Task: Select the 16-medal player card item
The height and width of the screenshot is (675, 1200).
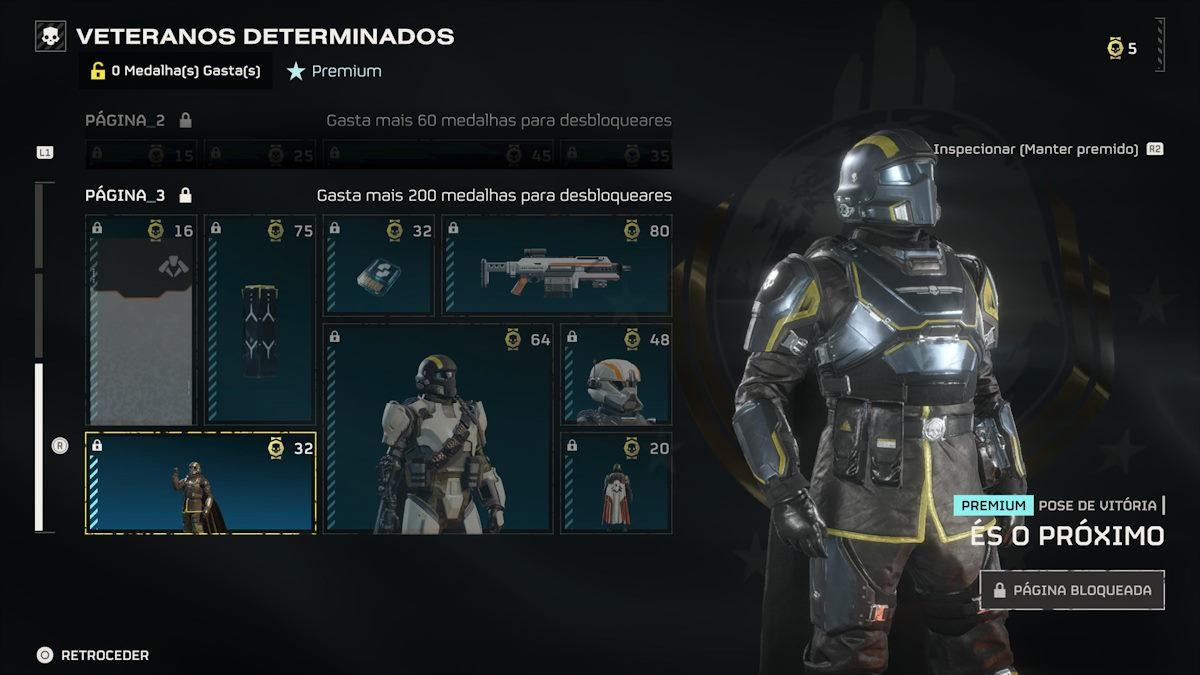Action: click(x=141, y=320)
